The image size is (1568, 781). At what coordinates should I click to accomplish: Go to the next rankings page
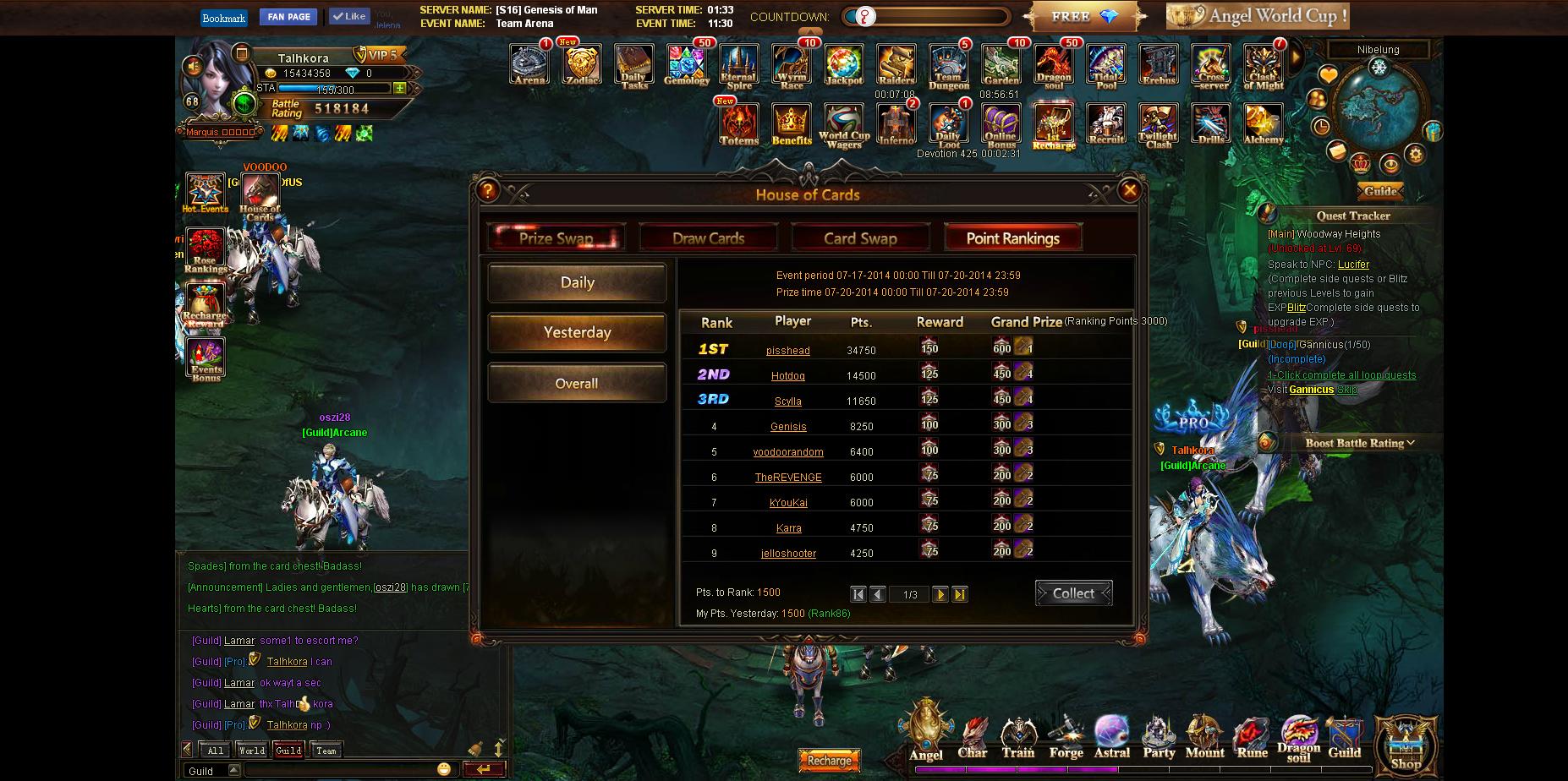point(940,594)
